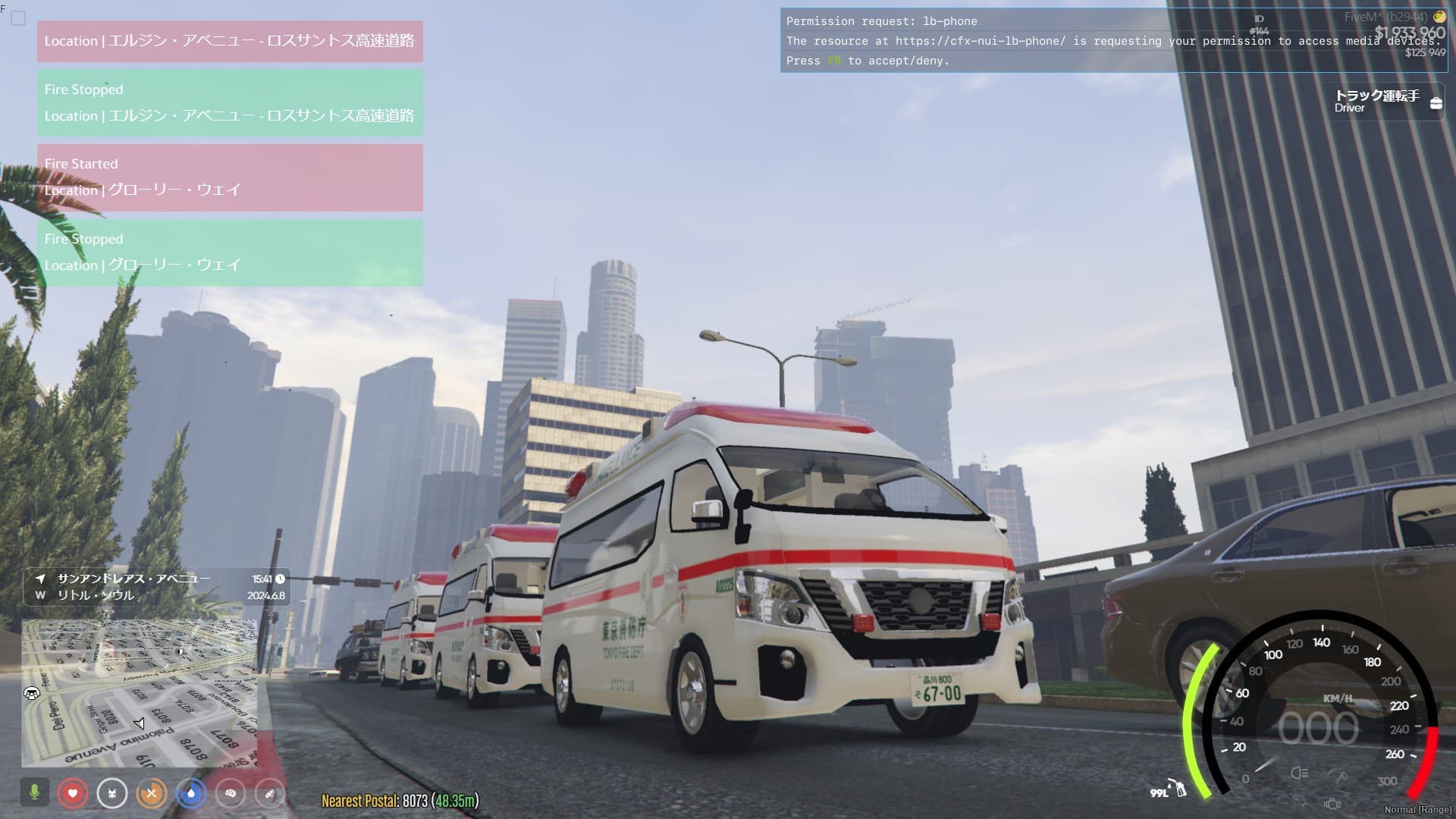Viewport: 1456px width, 819px height.
Task: Toggle the green microphone voice icon
Action: point(34,793)
